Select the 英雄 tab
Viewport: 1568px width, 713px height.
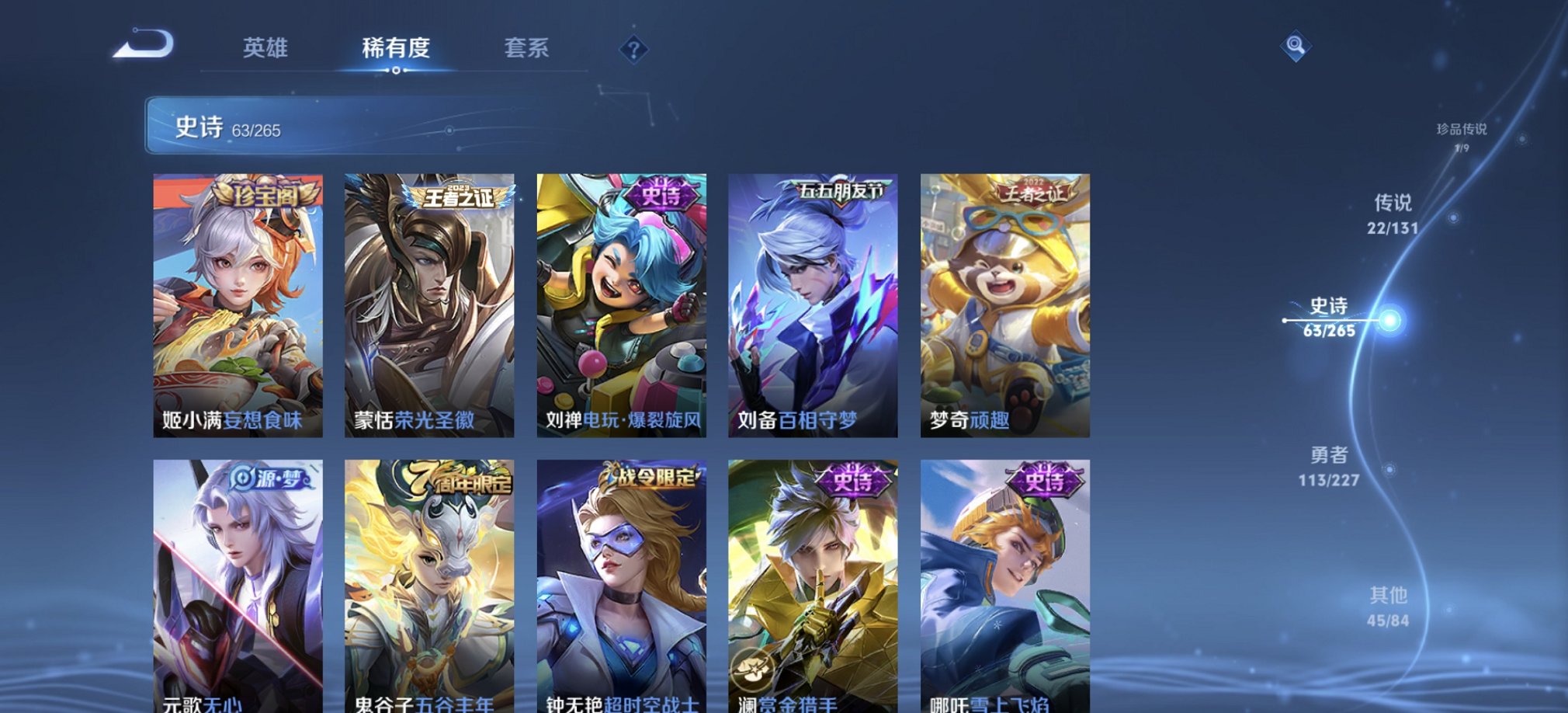pos(264,49)
